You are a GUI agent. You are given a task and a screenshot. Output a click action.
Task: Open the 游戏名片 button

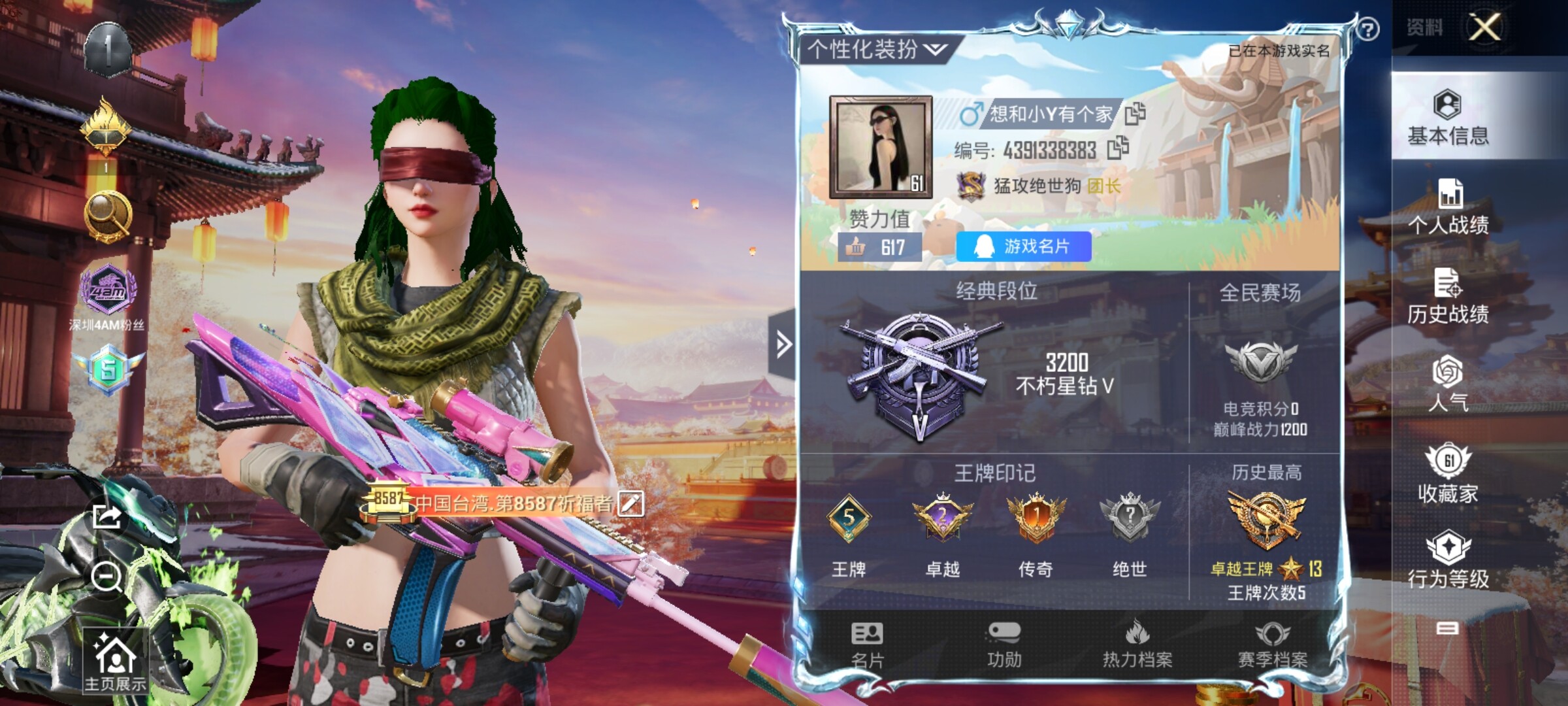pyautogui.click(x=1023, y=246)
